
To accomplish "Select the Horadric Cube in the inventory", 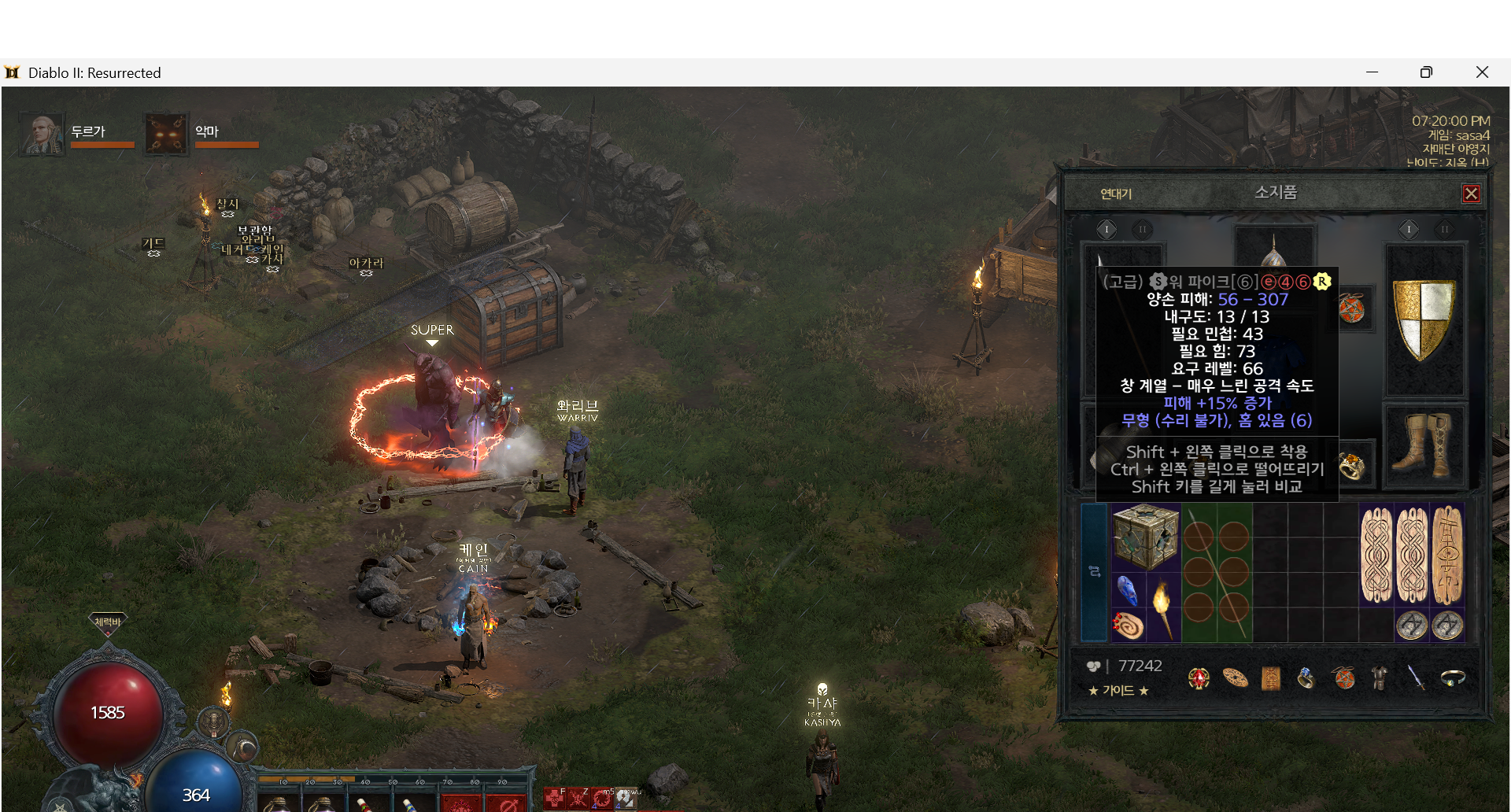I will 1145,537.
